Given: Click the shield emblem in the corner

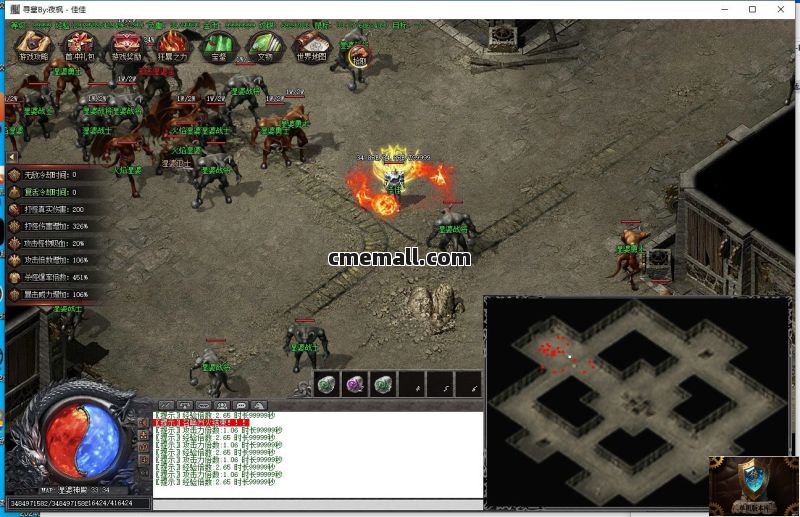Looking at the screenshot, I should pyautogui.click(x=753, y=485).
